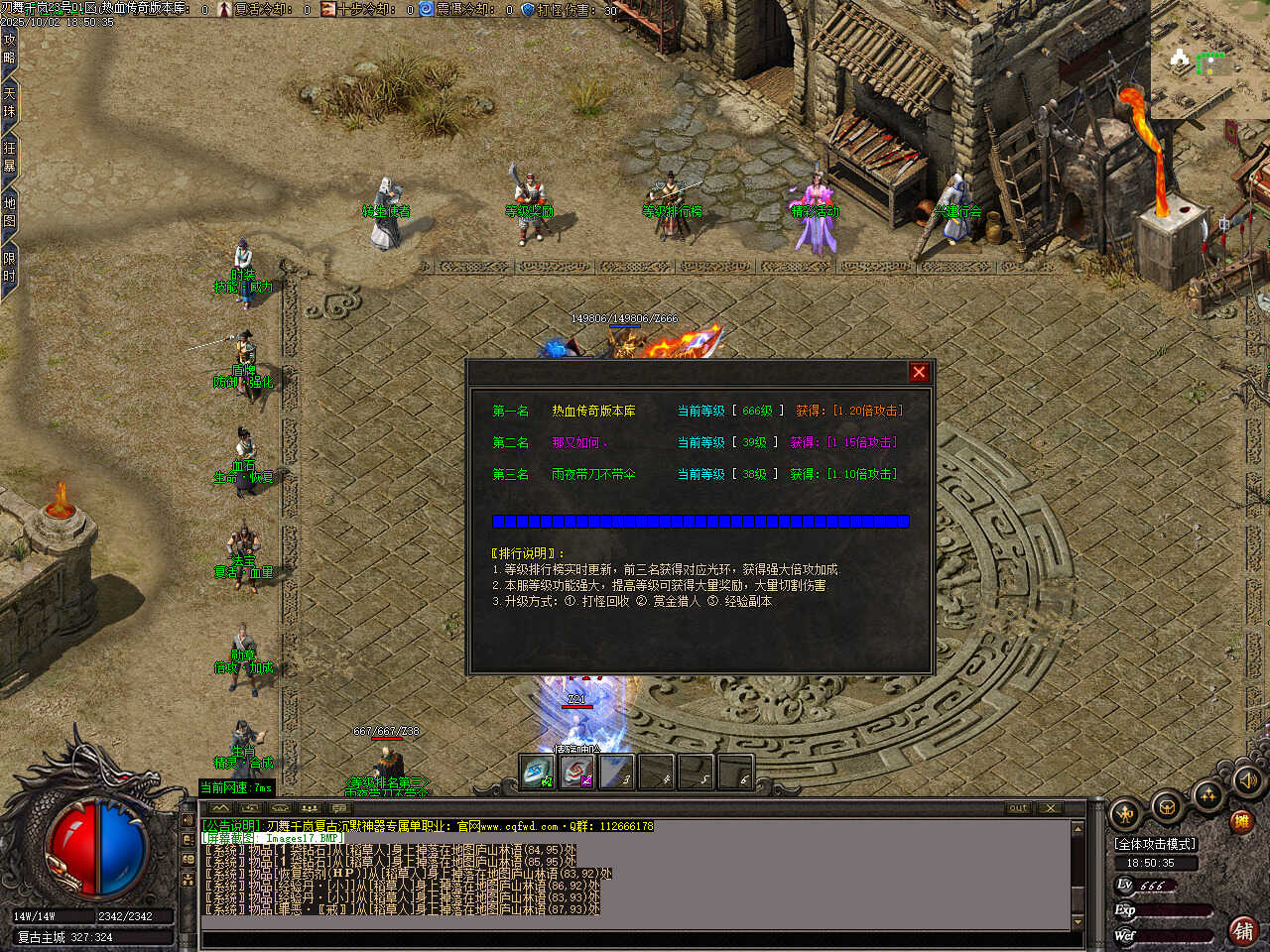
Task: Click the chat panel 'out' button
Action: click(x=1018, y=808)
